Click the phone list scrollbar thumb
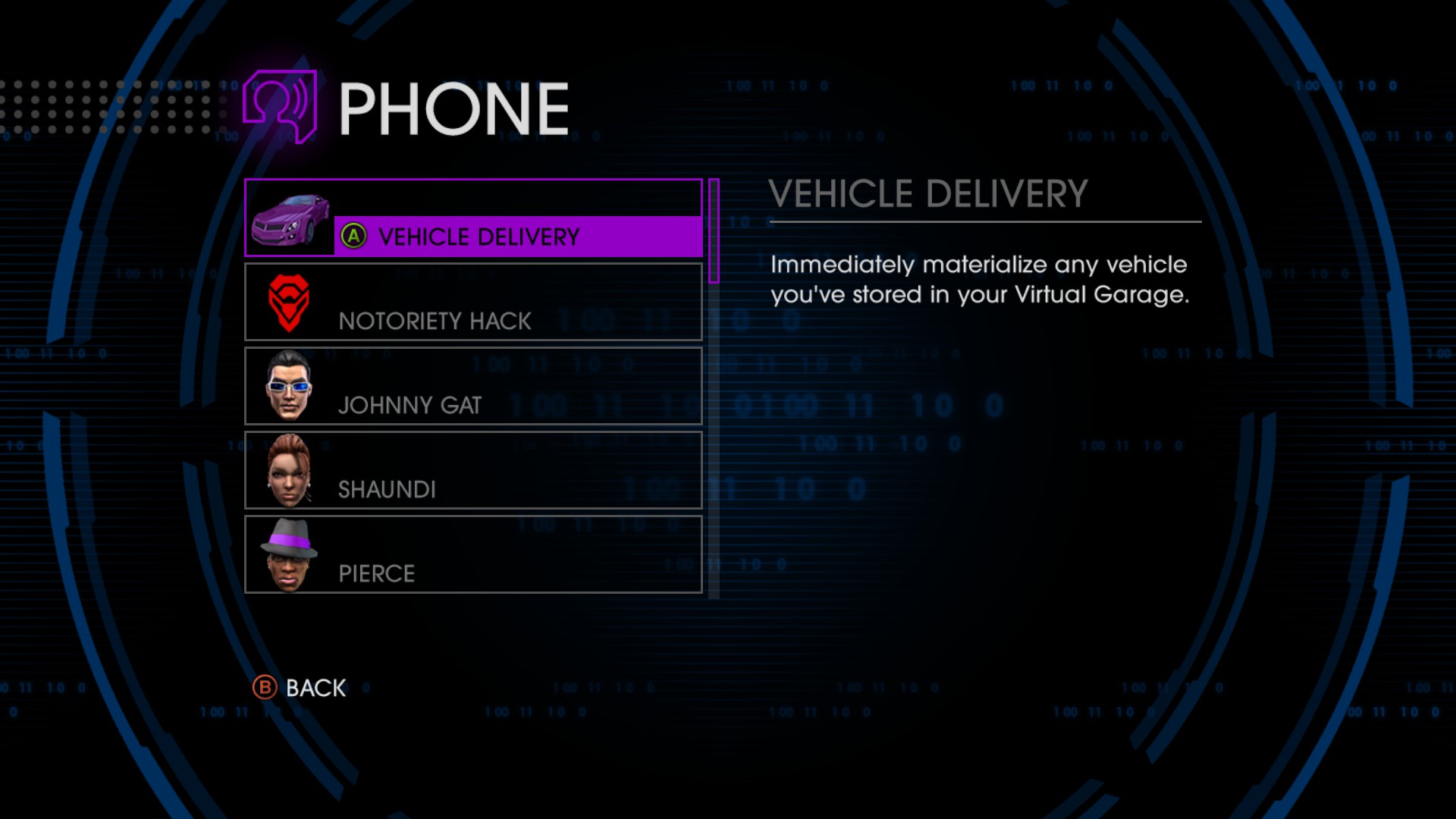The width and height of the screenshot is (1456, 819). coord(714,231)
